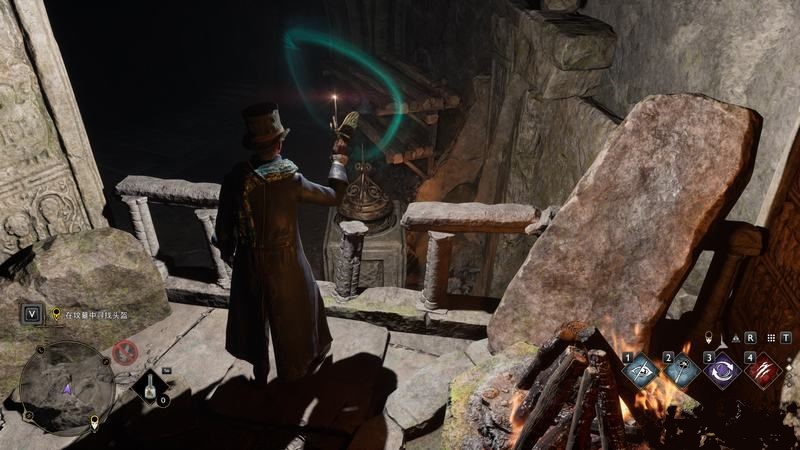This screenshot has width=800, height=450.
Task: Cast the purple circular-arrows spell
Action: point(722,371)
